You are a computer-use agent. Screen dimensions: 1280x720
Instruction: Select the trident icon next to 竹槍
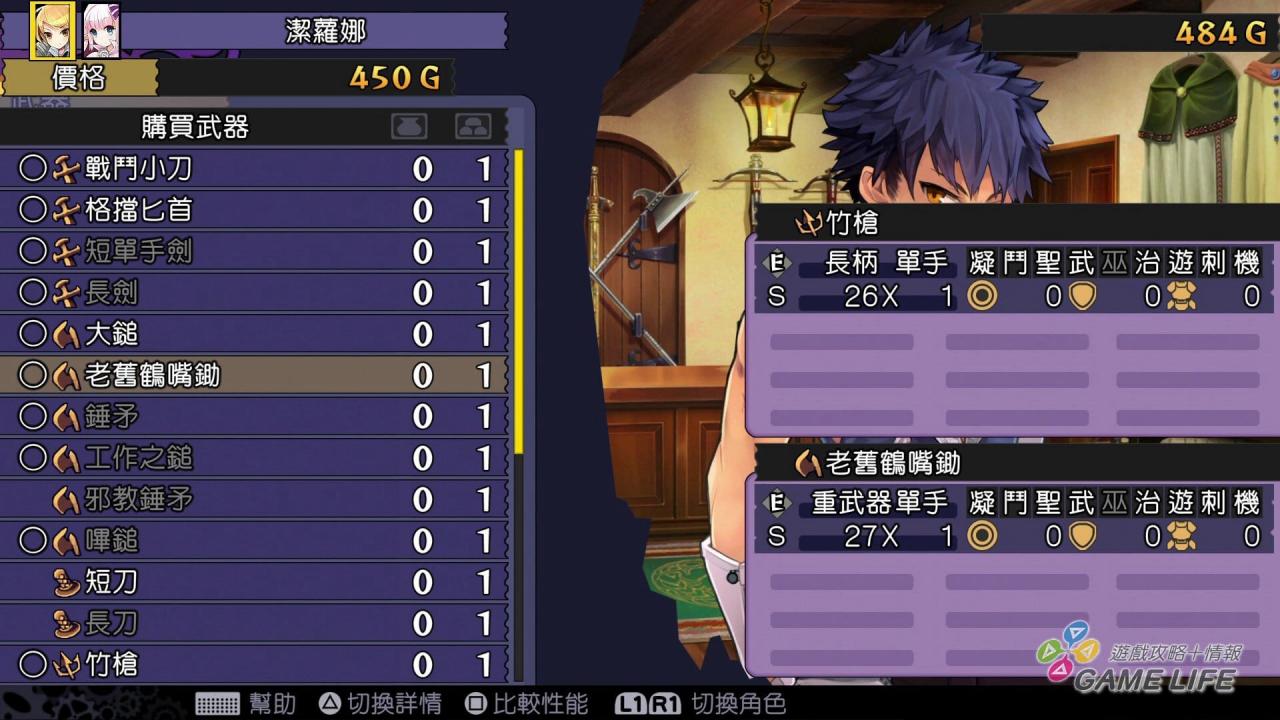tap(68, 664)
